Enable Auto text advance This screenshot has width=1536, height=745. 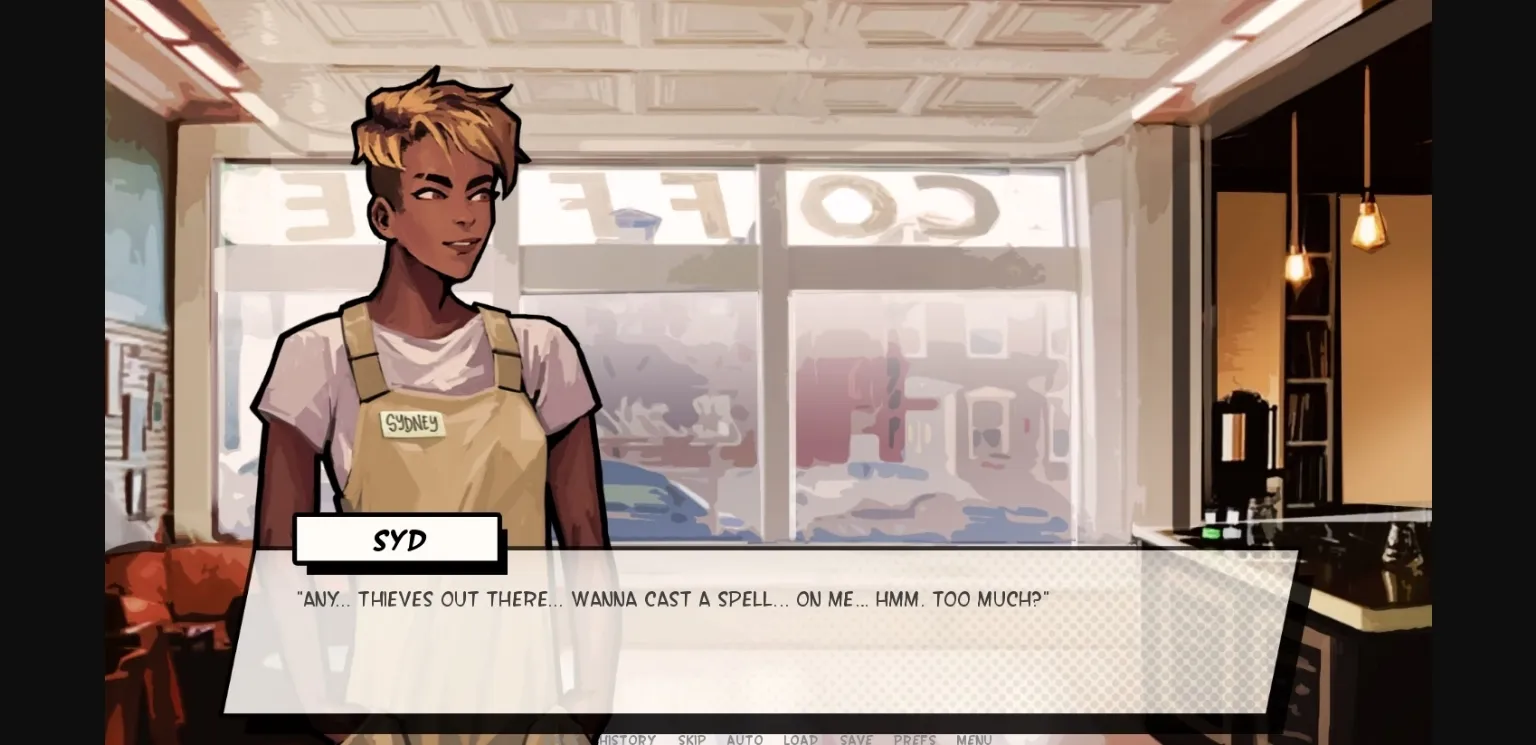point(745,740)
